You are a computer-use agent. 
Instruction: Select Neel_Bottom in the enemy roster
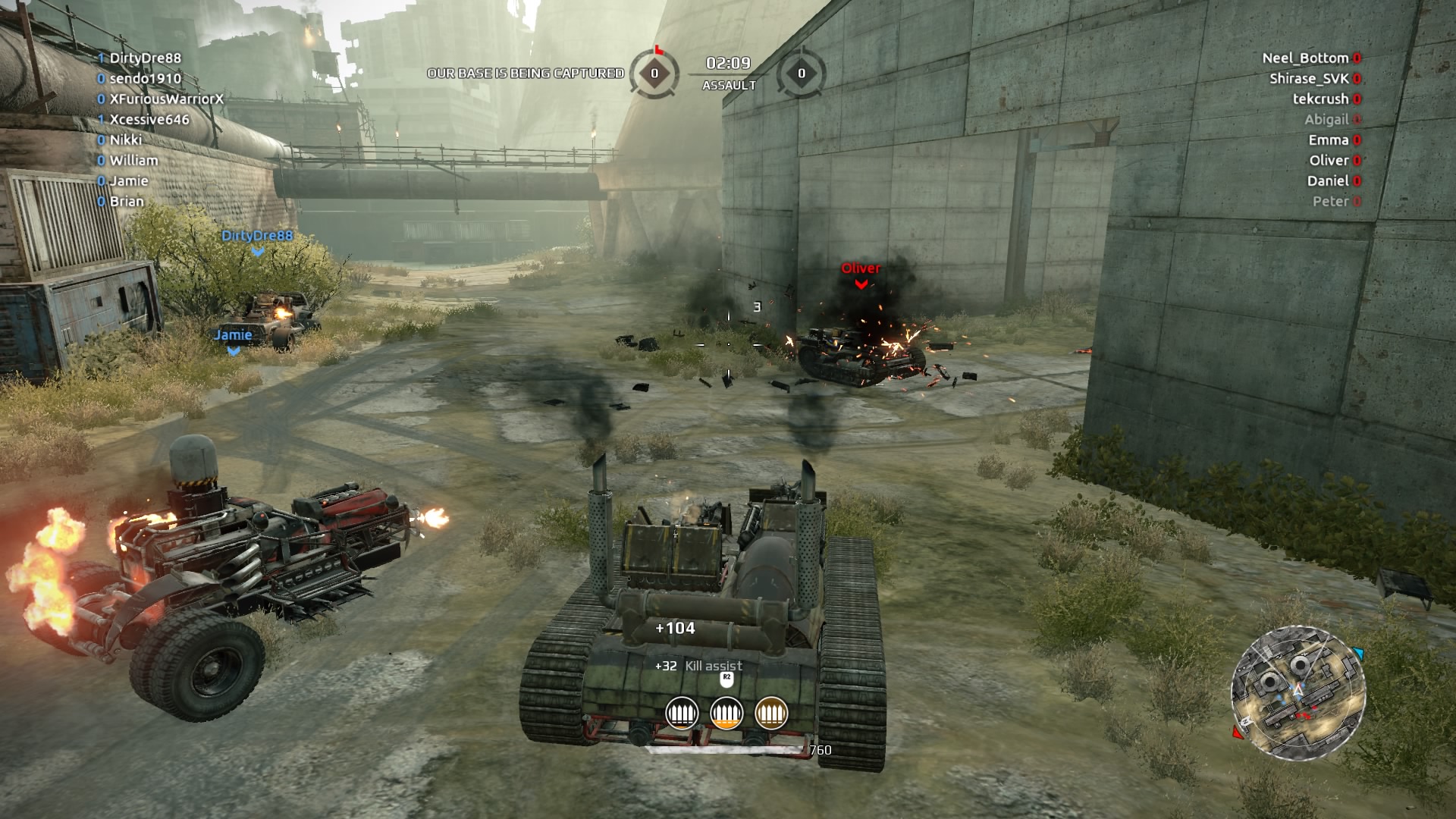pos(1305,58)
